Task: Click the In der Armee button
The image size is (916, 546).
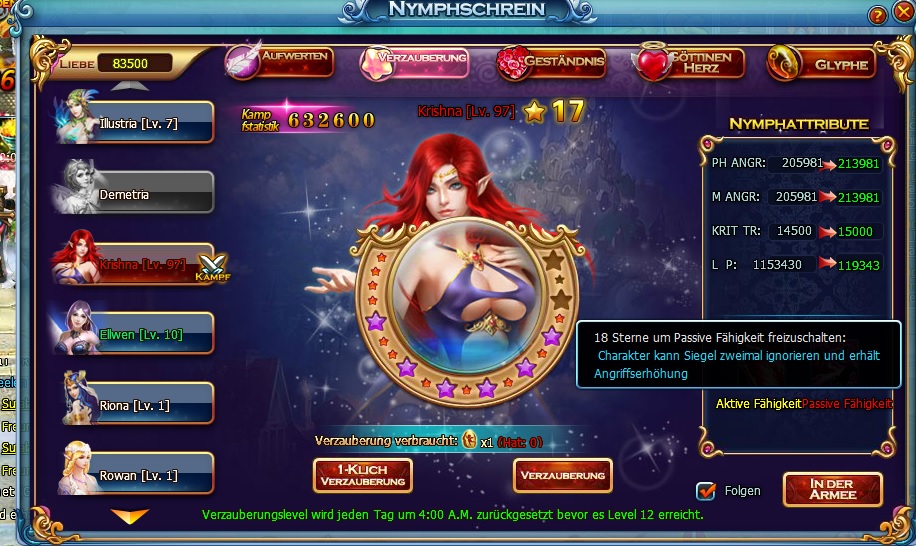Action: (832, 490)
